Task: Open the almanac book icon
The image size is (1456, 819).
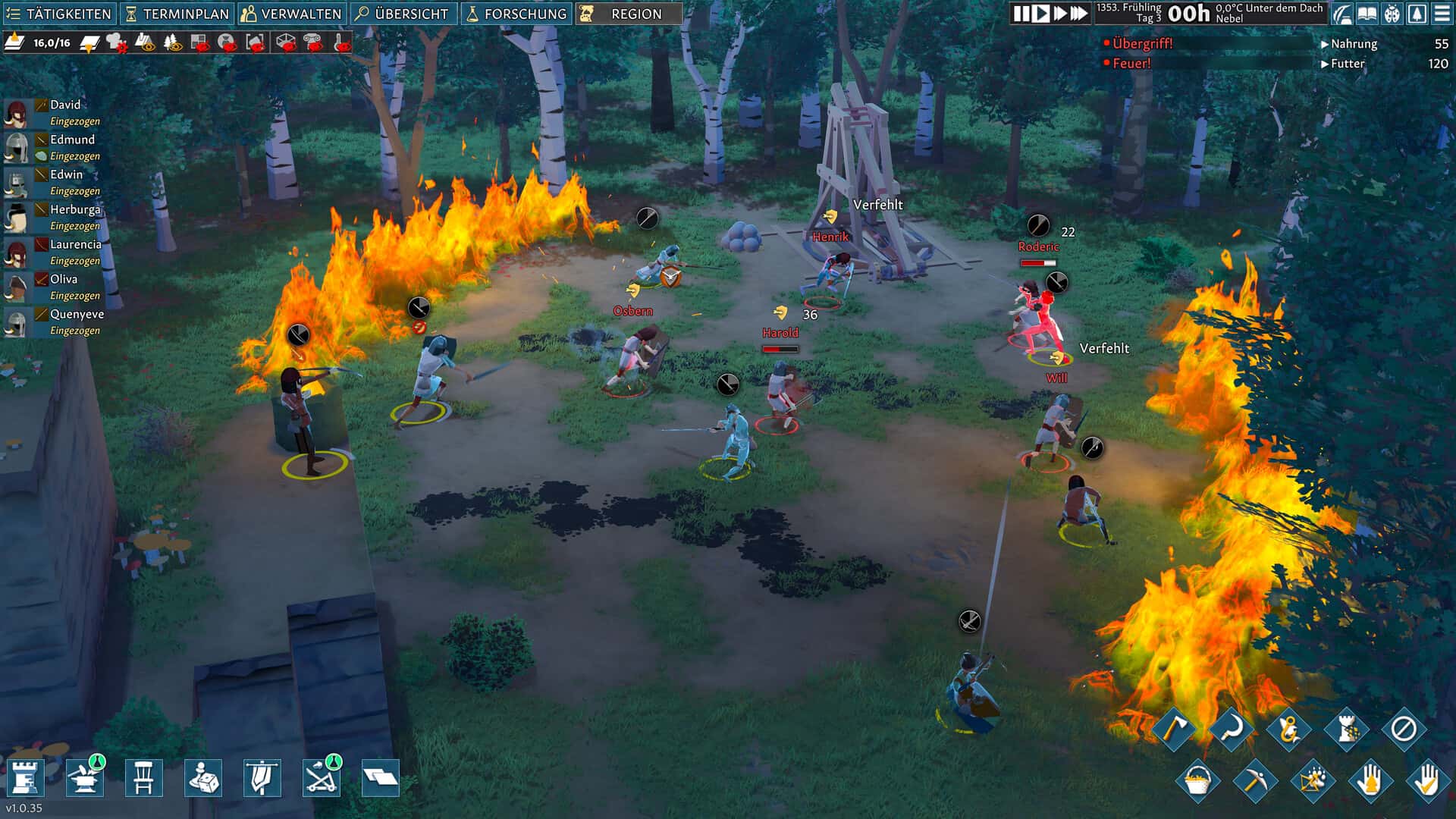Action: 1367,14
